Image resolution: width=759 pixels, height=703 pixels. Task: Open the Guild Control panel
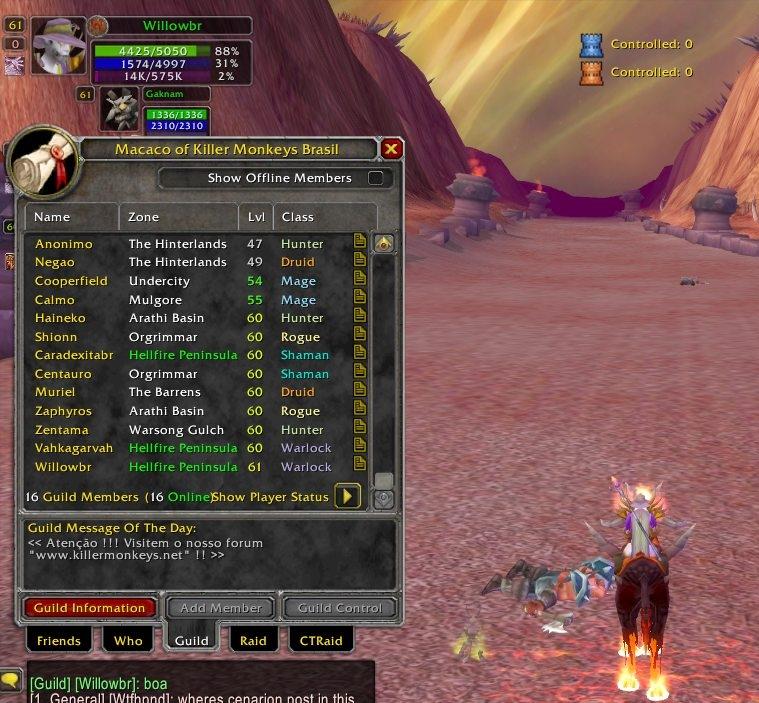pyautogui.click(x=340, y=607)
